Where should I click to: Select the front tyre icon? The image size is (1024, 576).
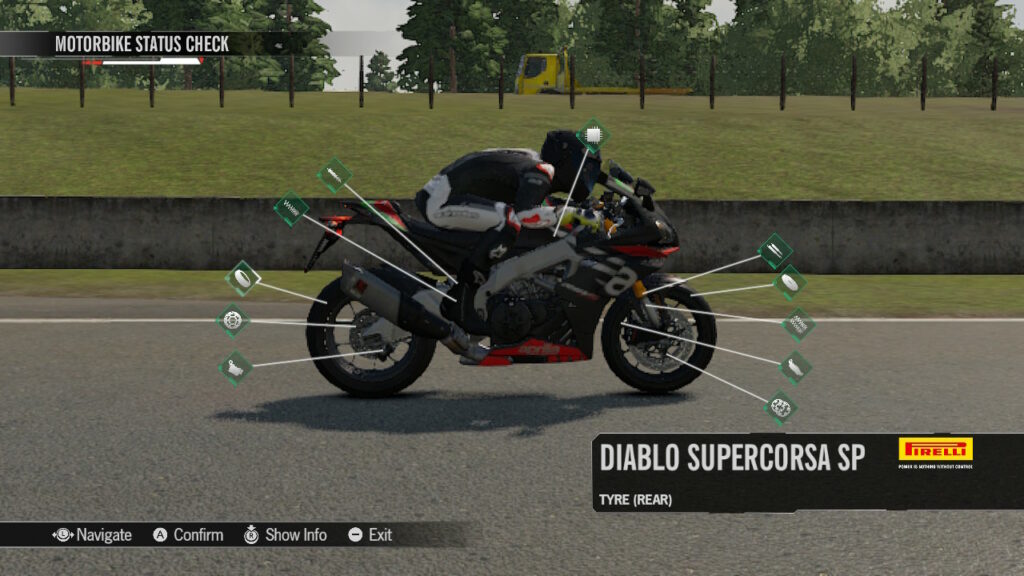click(790, 283)
